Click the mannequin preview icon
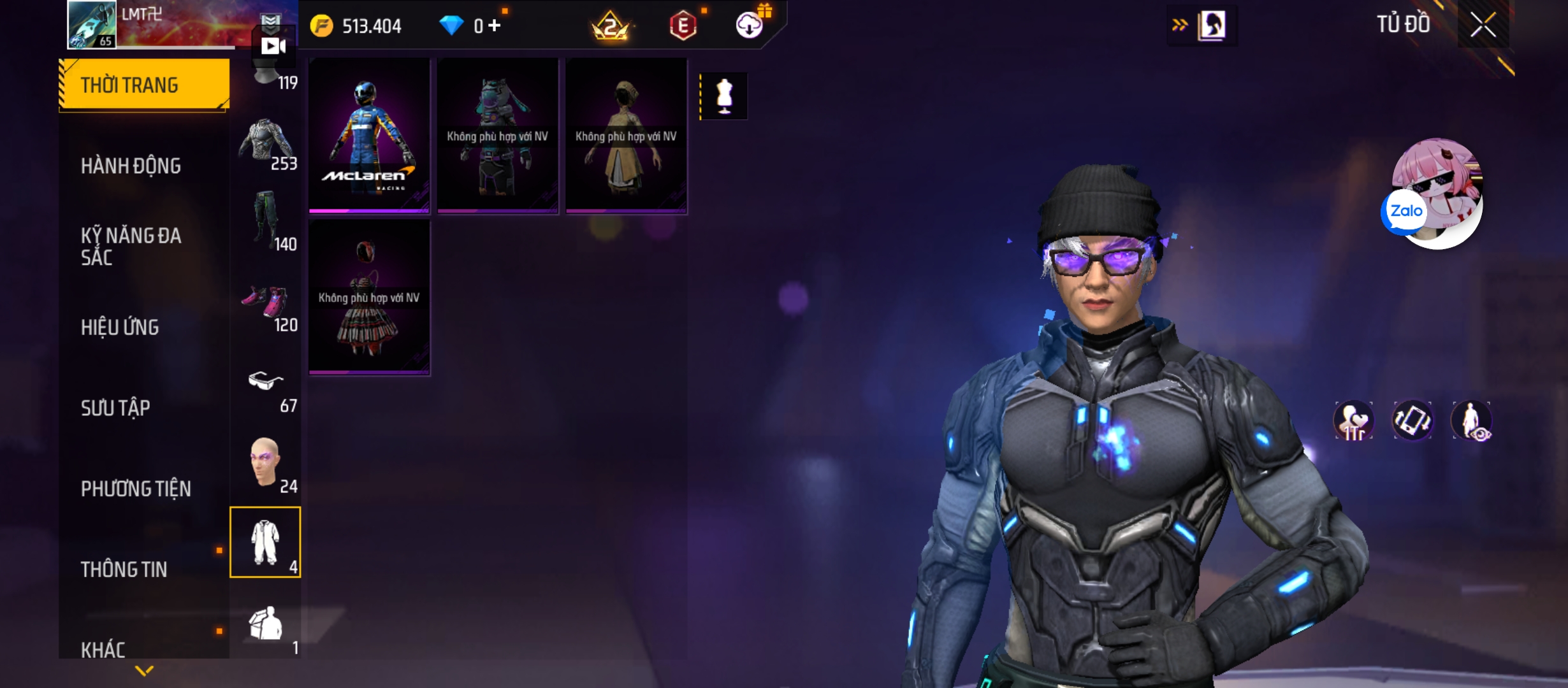1568x688 pixels. coord(724,97)
